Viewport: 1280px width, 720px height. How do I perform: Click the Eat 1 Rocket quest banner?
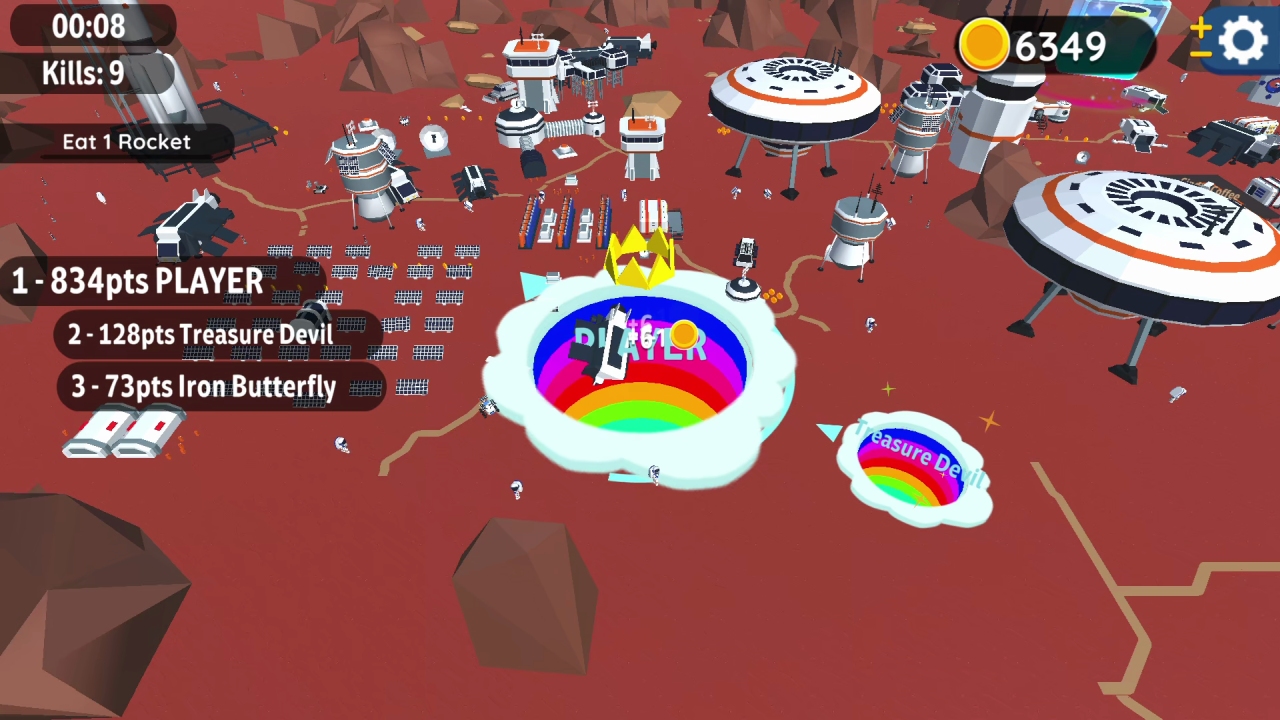tap(126, 141)
